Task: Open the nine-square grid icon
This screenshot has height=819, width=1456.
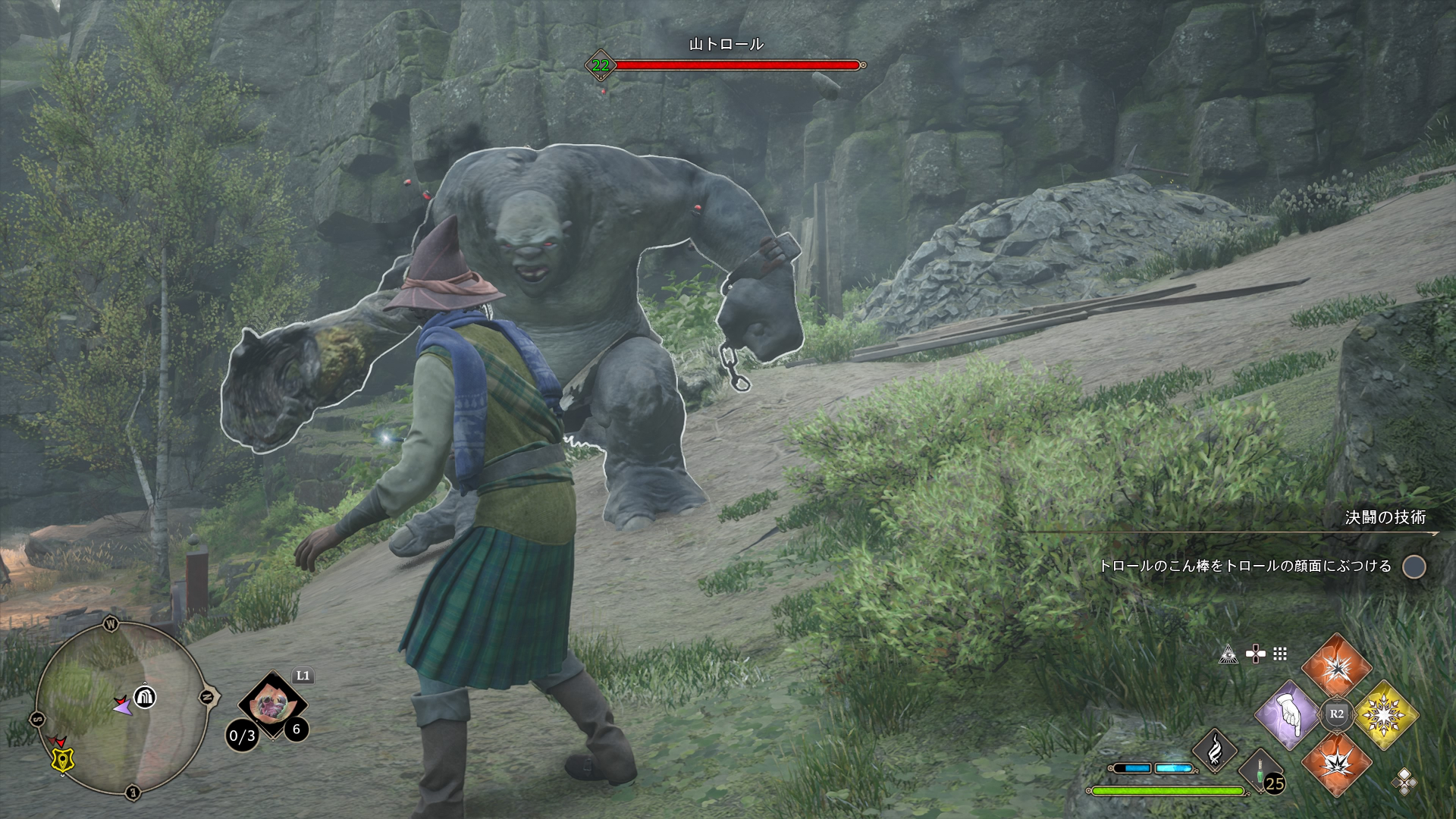Action: (1280, 654)
